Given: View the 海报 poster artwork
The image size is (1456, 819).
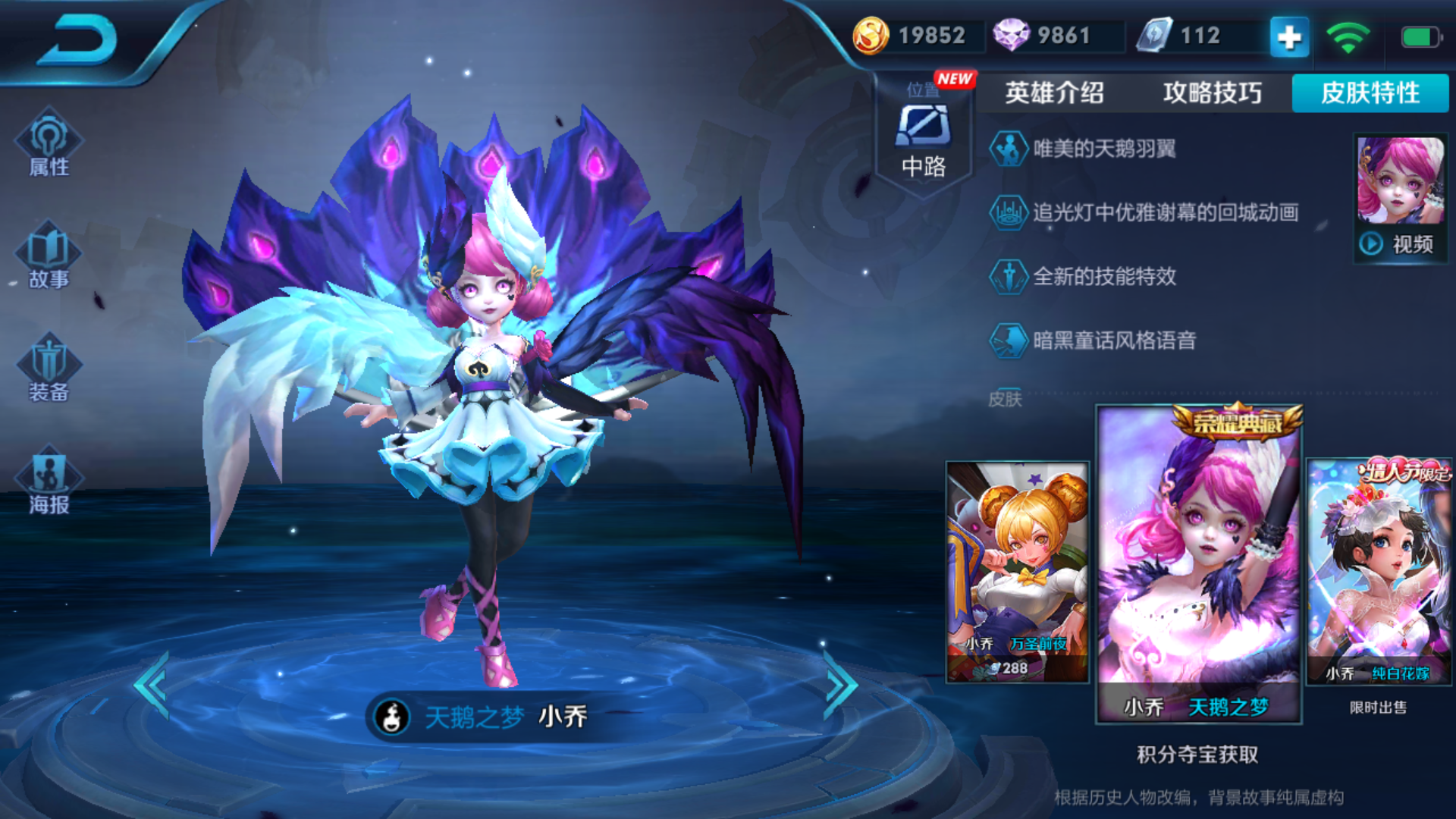Looking at the screenshot, I should [x=49, y=482].
